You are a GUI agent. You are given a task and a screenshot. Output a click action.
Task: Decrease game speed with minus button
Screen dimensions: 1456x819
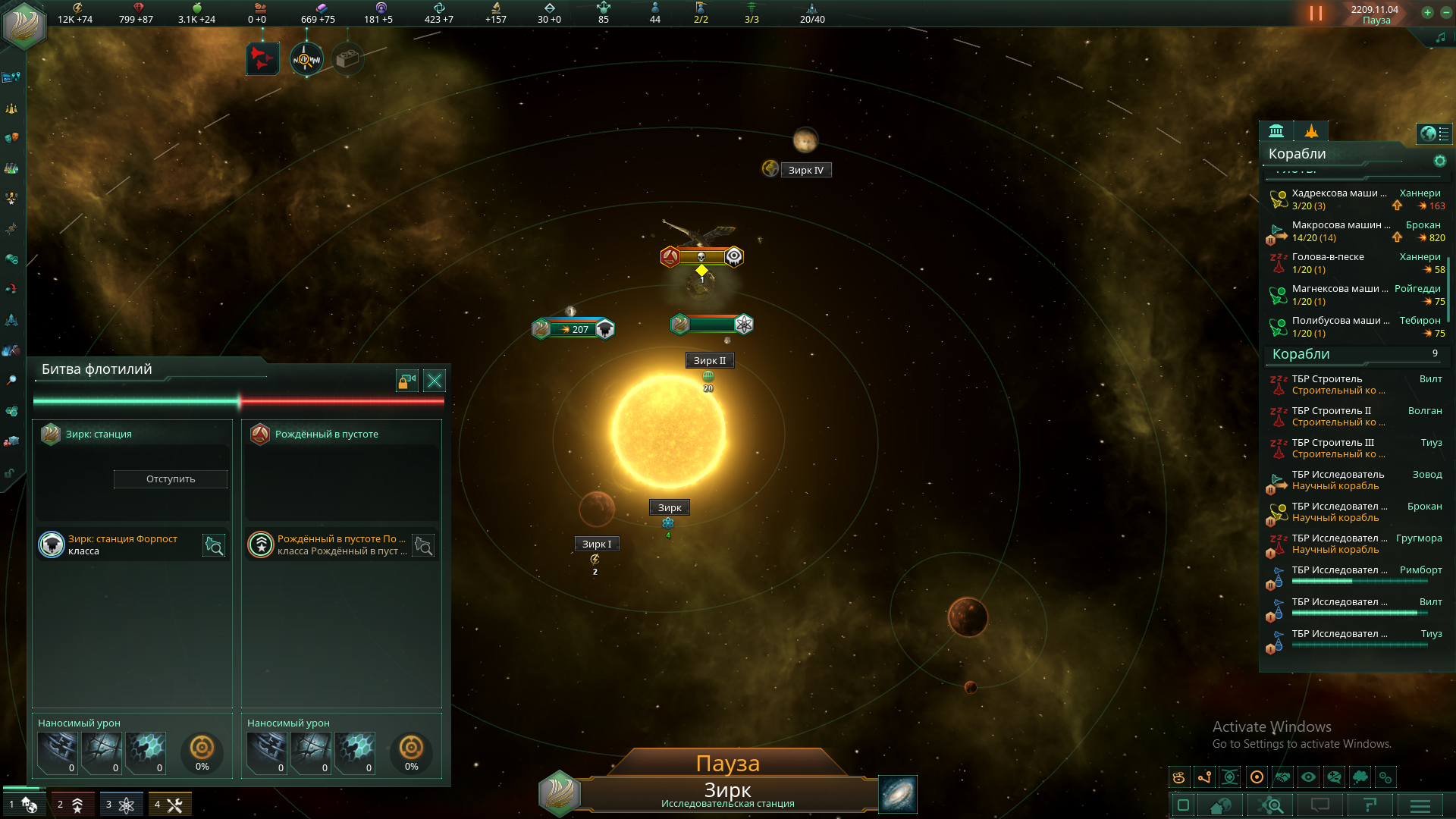tap(1445, 13)
